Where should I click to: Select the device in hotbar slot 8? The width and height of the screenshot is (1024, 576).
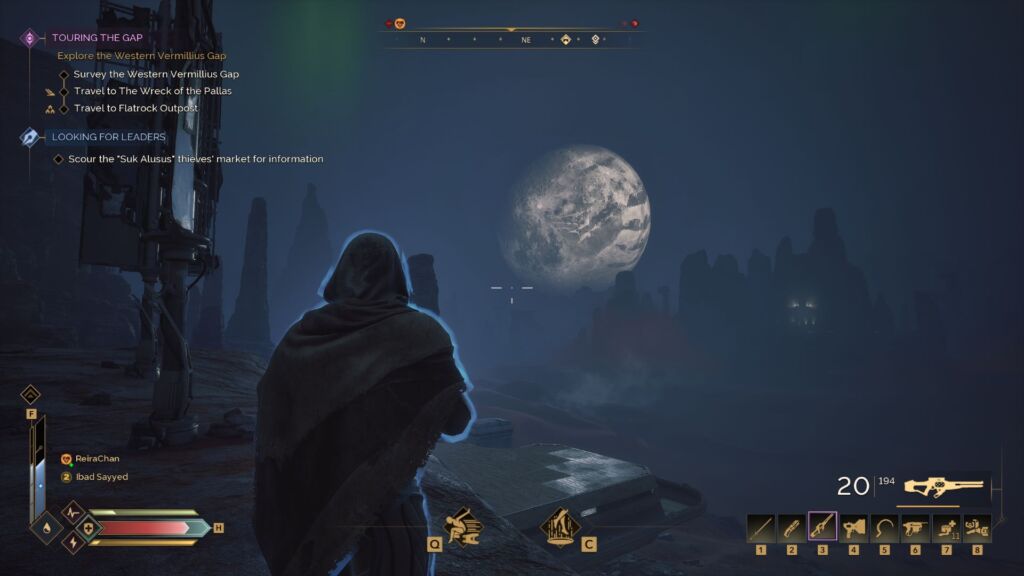point(977,527)
